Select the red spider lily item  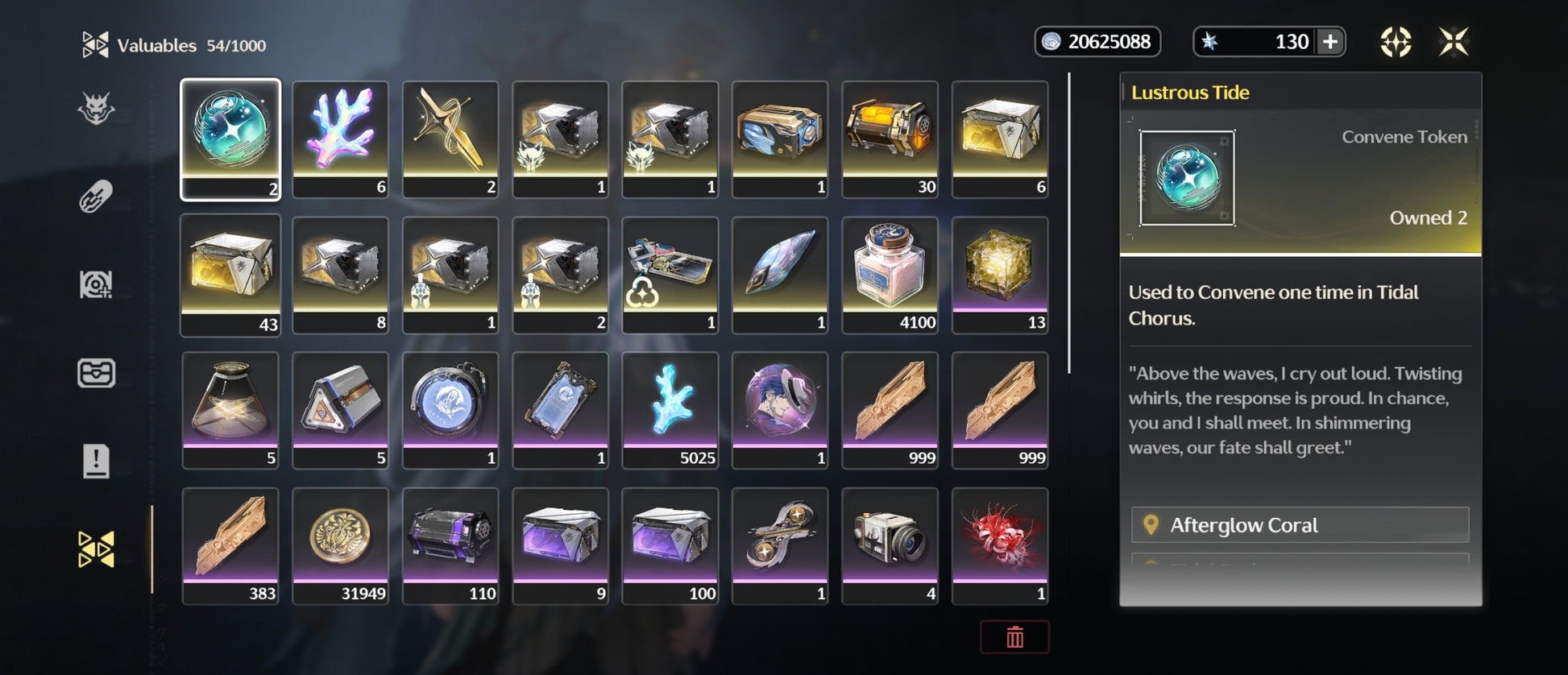tap(1000, 545)
